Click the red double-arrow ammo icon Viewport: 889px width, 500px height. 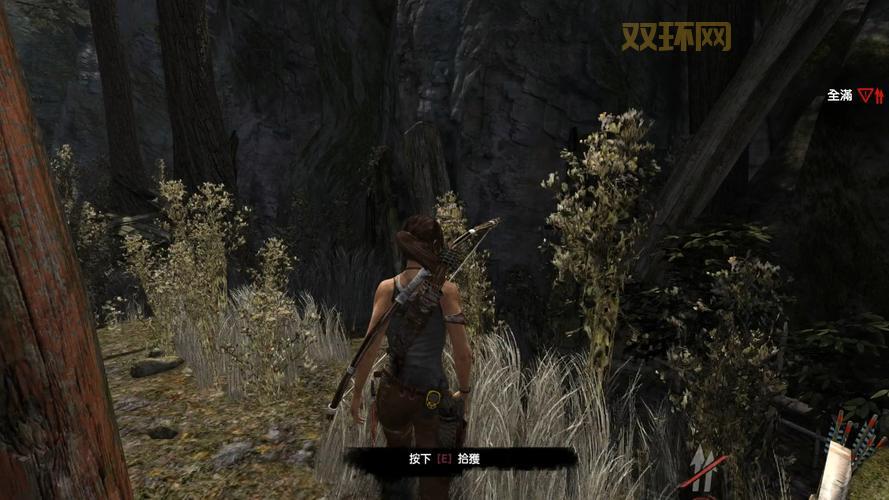pos(879,96)
